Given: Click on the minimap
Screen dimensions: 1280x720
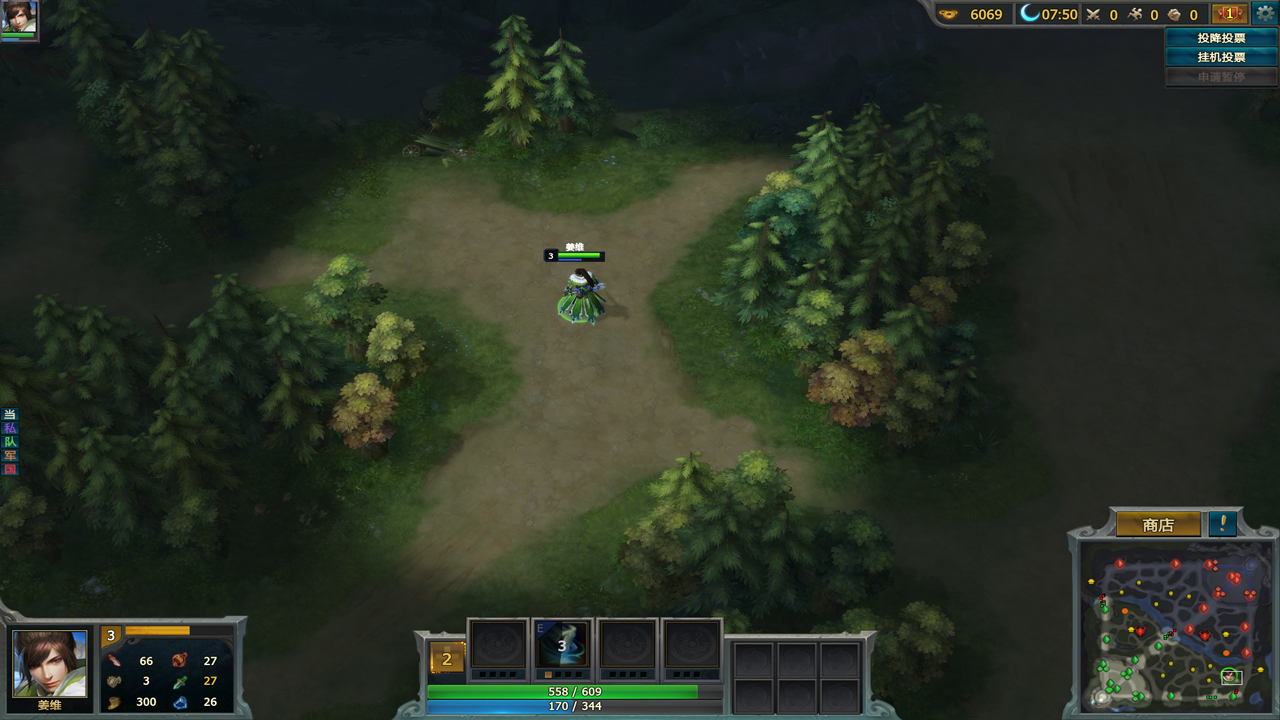Looking at the screenshot, I should pyautogui.click(x=1176, y=626).
